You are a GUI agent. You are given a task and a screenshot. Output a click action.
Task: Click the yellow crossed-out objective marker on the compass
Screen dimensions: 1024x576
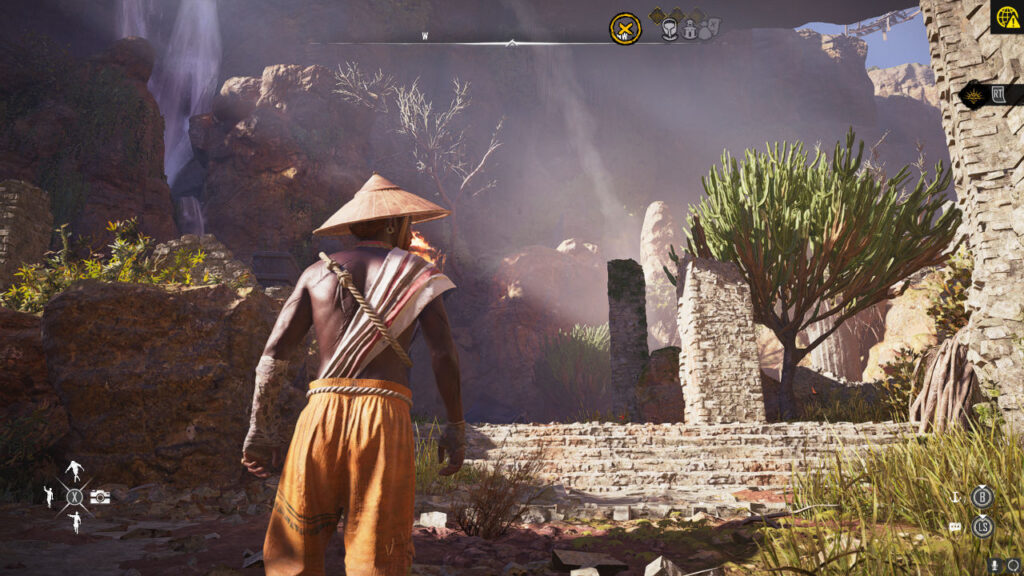625,28
